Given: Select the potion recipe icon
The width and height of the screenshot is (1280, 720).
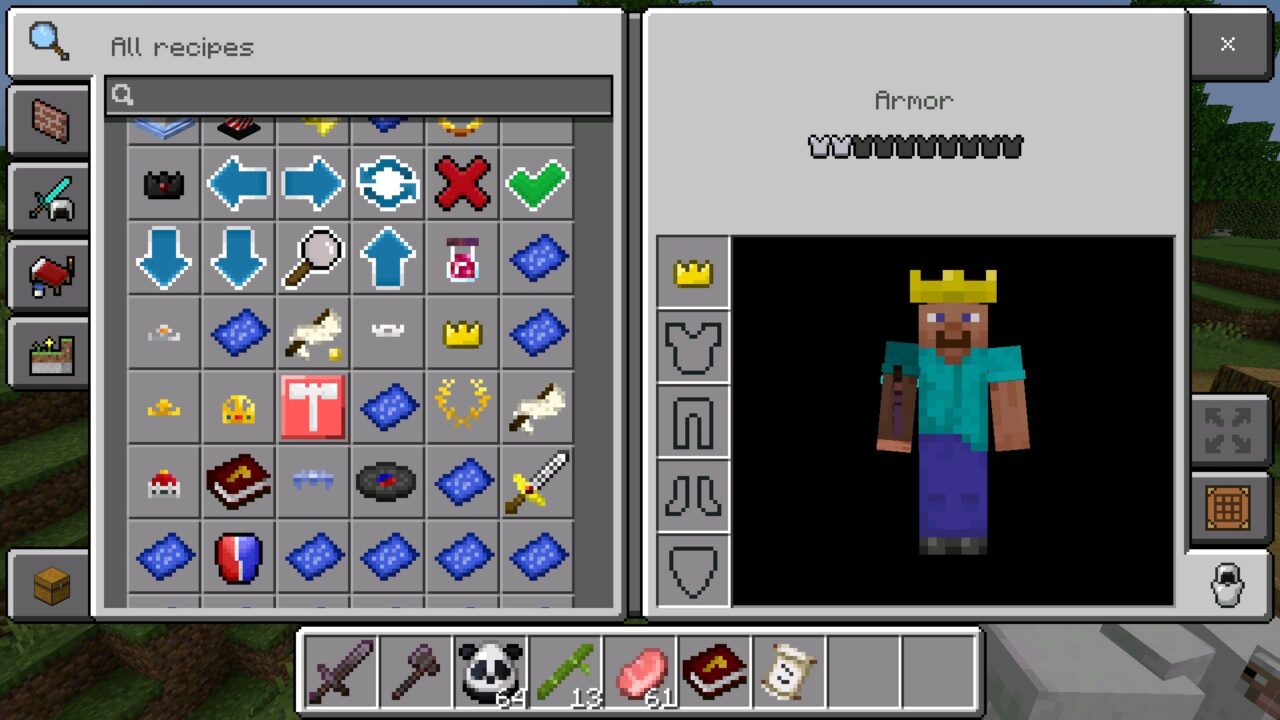Looking at the screenshot, I should (462, 258).
